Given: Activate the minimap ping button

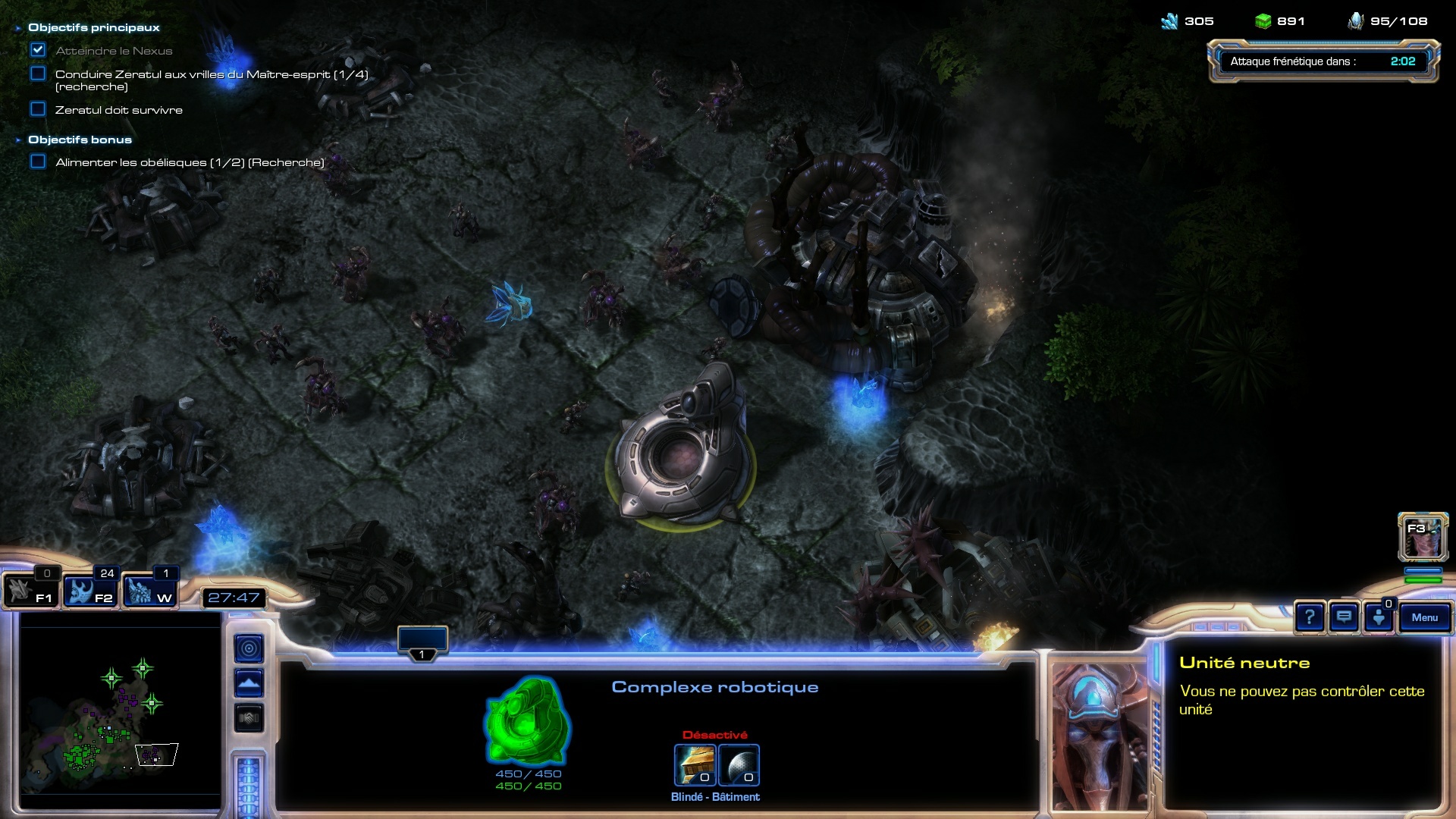Looking at the screenshot, I should click(x=249, y=648).
